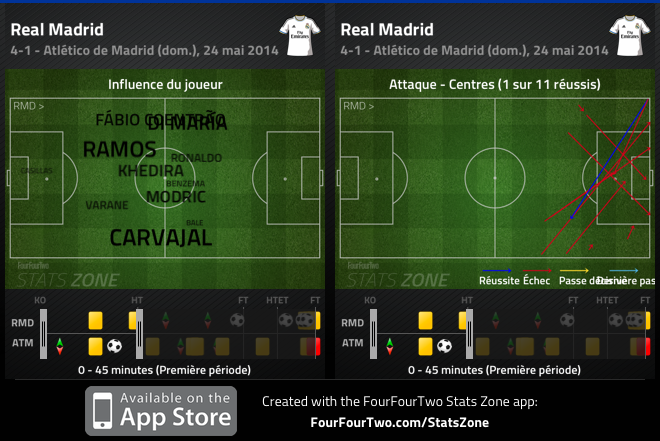Open the Available on the App Store badge
Screen dimensions: 660x441
coord(161,410)
